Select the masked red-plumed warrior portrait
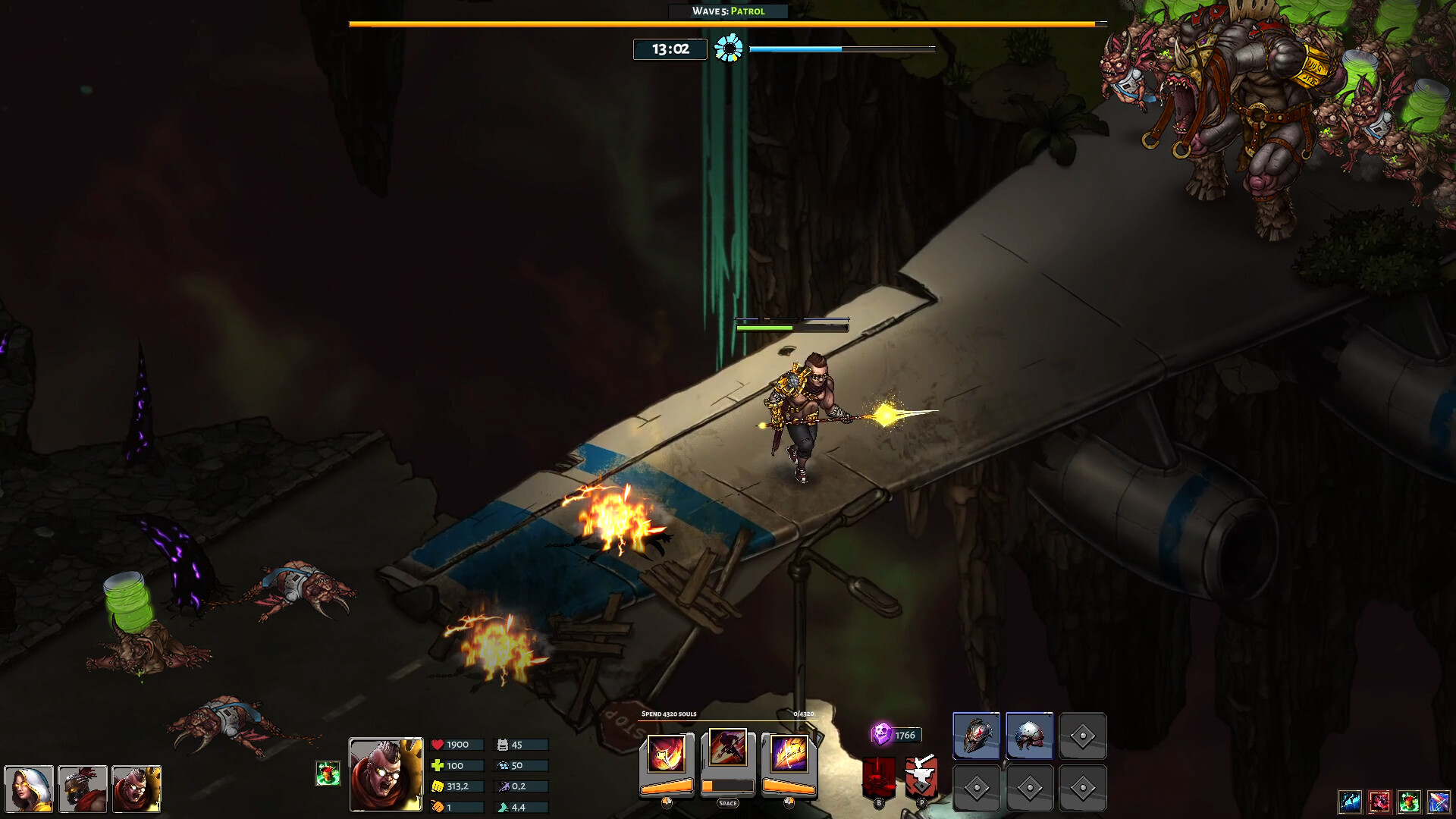 pyautogui.click(x=83, y=789)
